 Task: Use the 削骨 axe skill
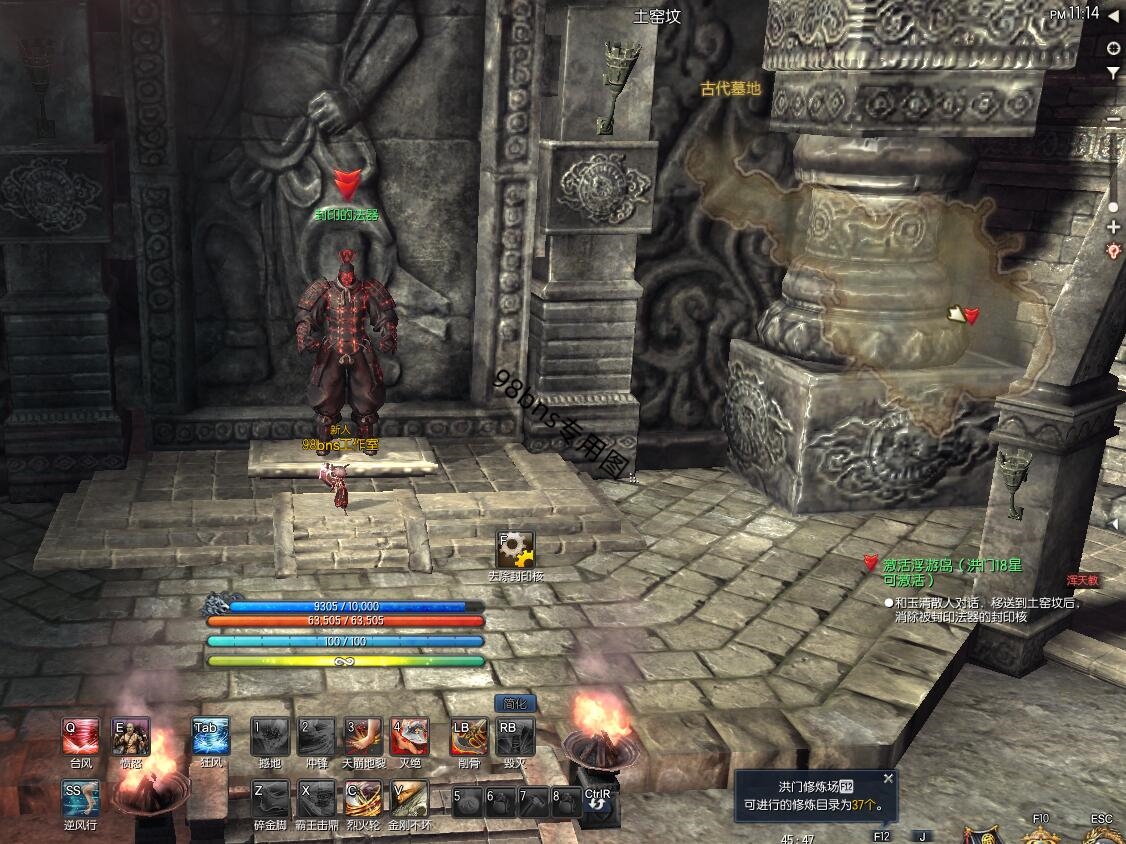pos(468,737)
